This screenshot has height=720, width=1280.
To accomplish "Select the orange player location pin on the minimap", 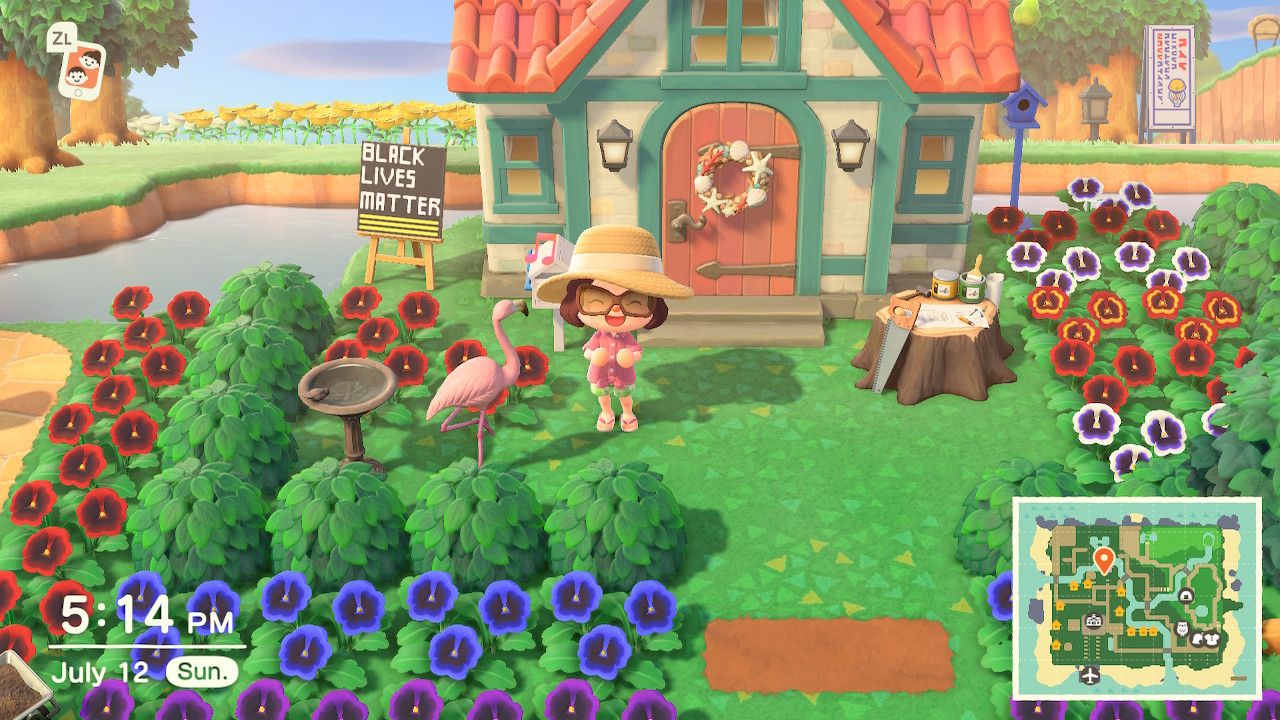I will 1104,559.
